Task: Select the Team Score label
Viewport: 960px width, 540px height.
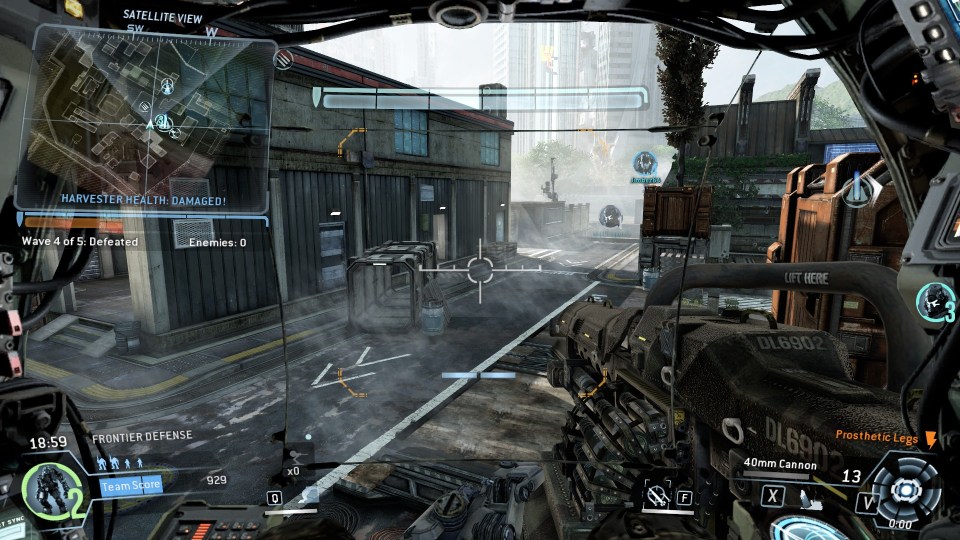Action: pyautogui.click(x=130, y=486)
